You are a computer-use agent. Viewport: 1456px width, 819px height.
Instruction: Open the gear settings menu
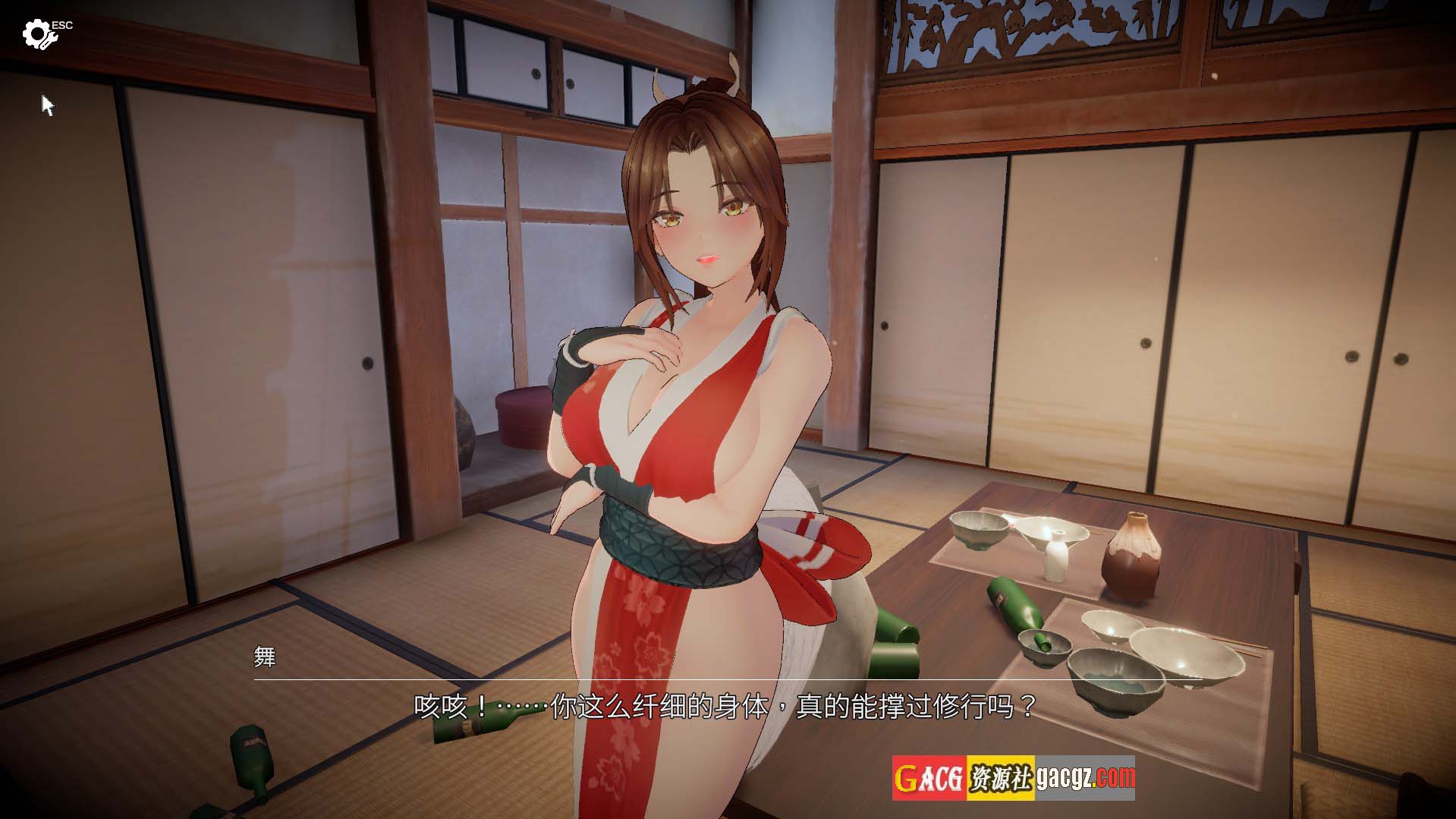(x=36, y=34)
